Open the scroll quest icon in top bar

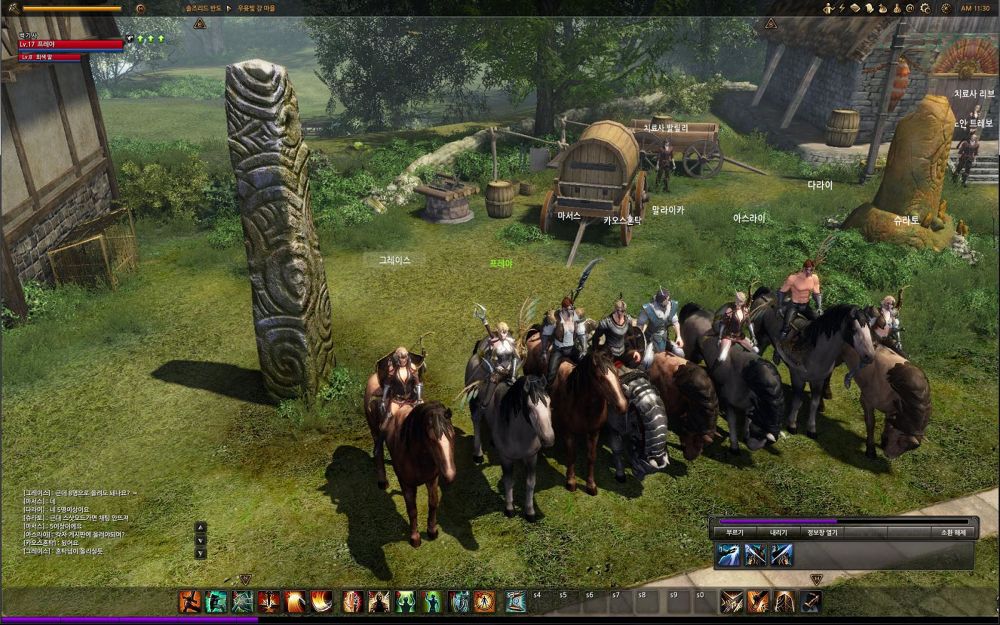coord(870,8)
